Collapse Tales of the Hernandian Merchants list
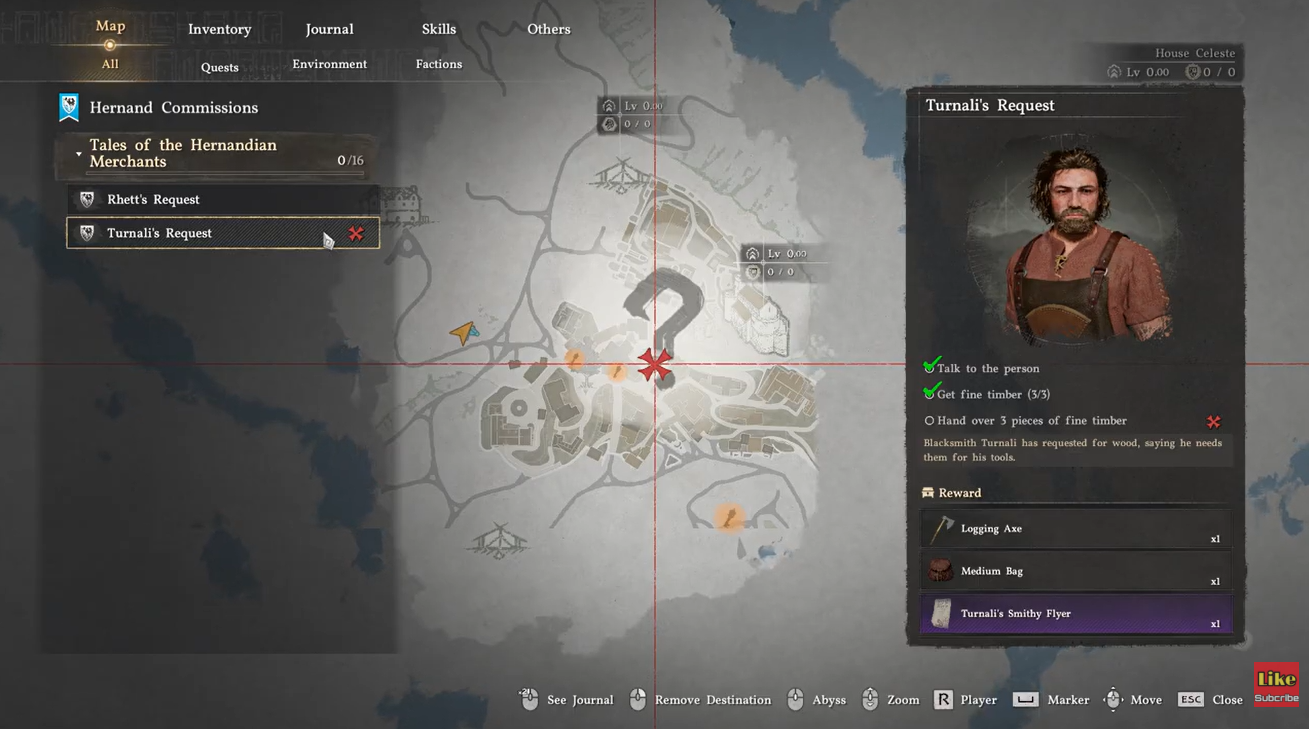The width and height of the screenshot is (1309, 729). pos(79,154)
